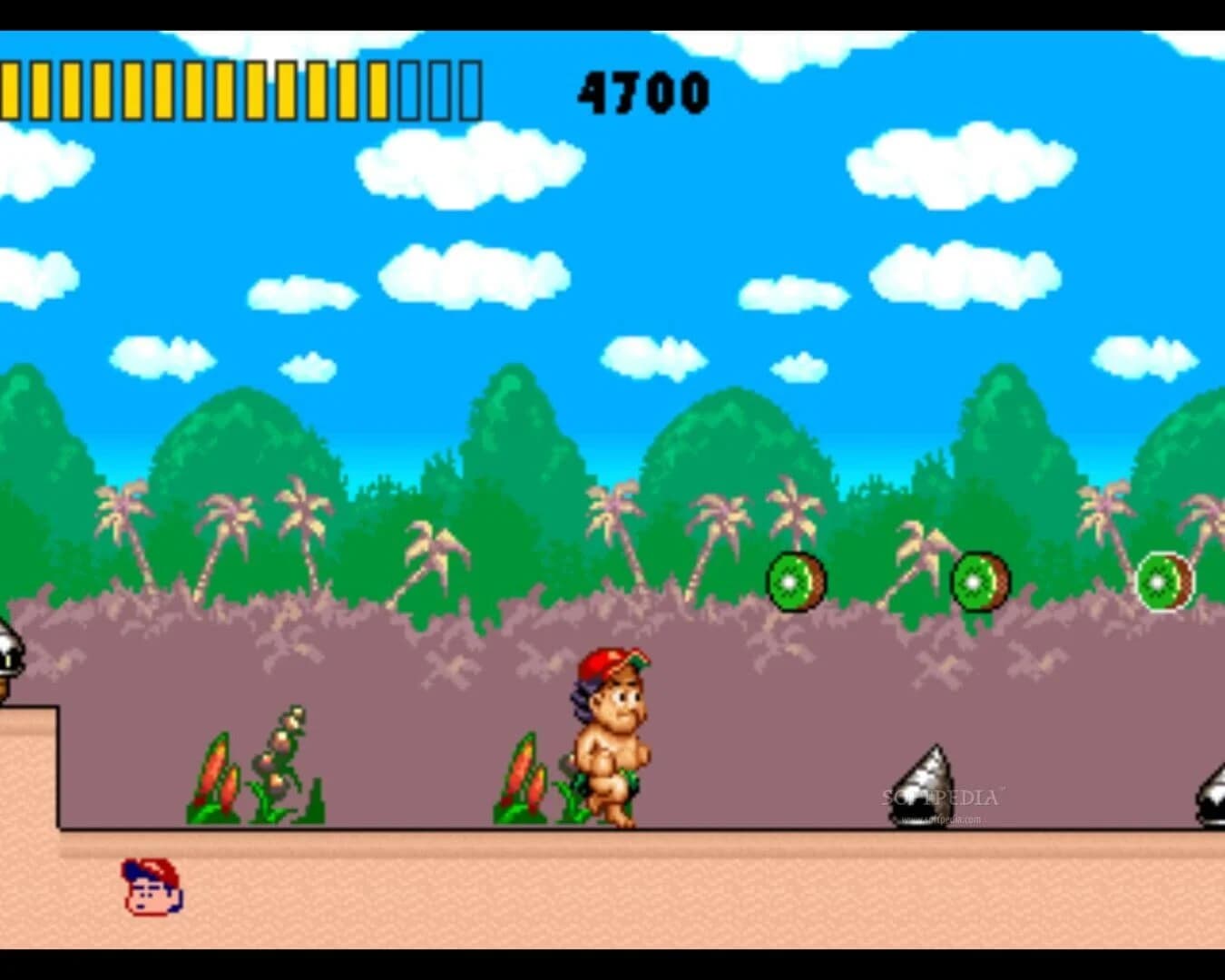Viewport: 1225px width, 980px height.
Task: Select the player character Master Higgins
Action: point(612,735)
